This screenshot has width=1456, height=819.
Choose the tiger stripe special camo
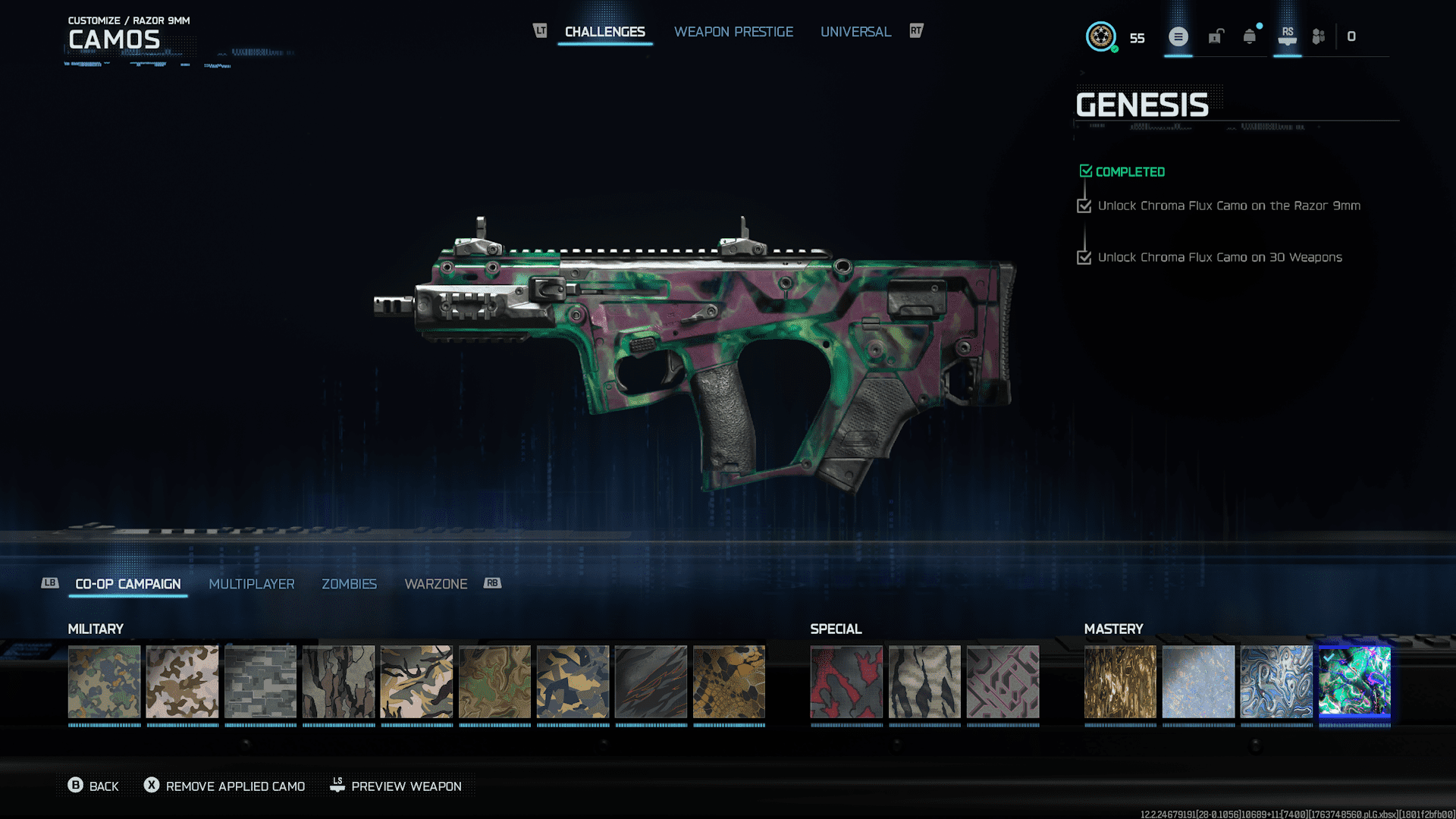[924, 682]
